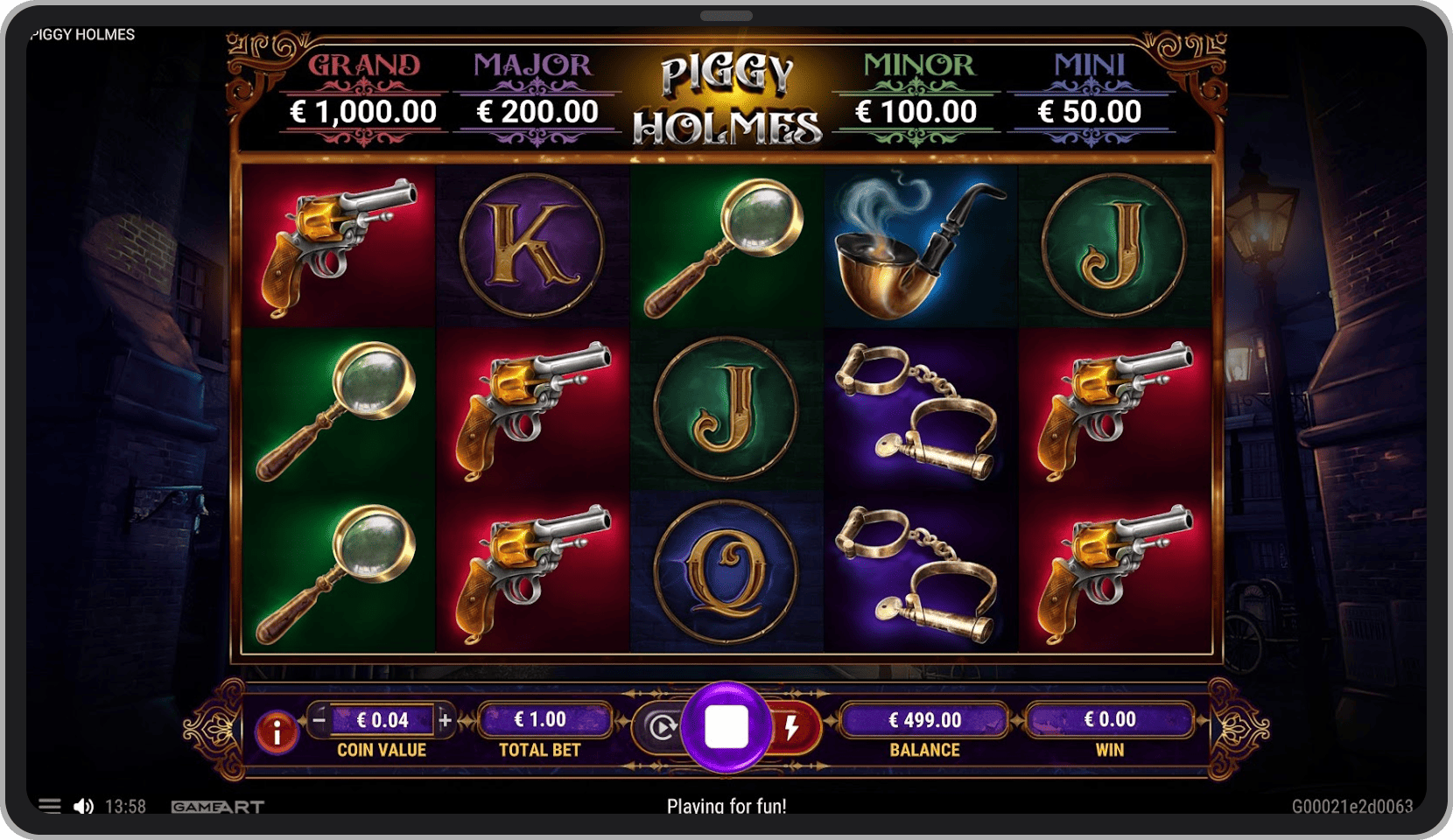Image resolution: width=1453 pixels, height=840 pixels.
Task: Click the WIN display showing €0.00
Action: (x=1110, y=721)
